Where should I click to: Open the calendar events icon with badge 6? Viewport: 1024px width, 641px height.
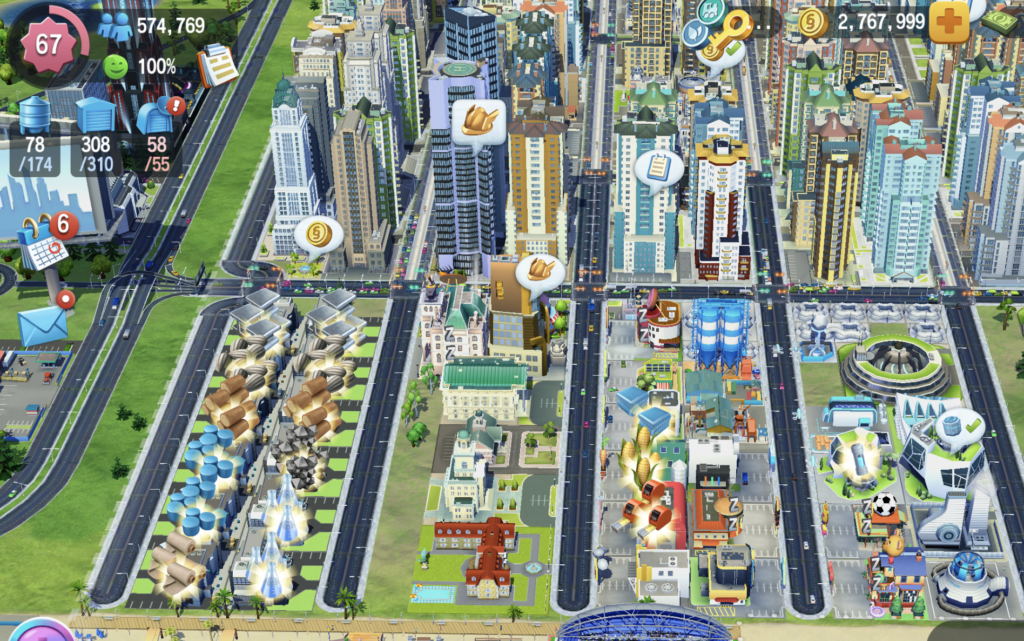(45, 245)
